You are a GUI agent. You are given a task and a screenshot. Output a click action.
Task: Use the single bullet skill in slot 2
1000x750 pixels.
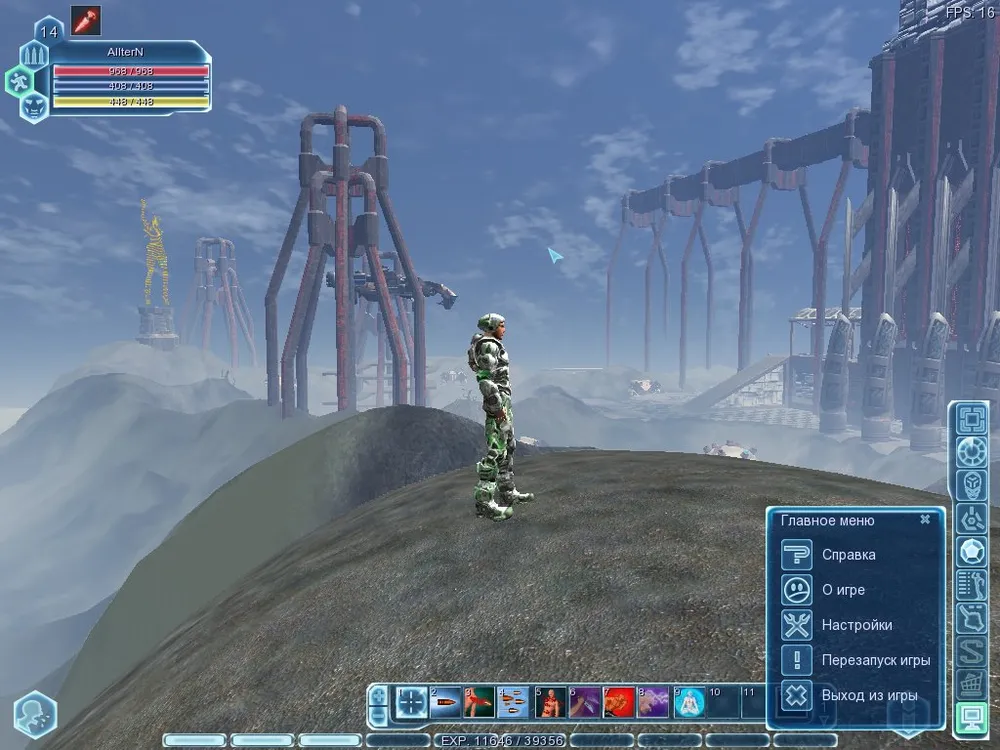coord(445,702)
